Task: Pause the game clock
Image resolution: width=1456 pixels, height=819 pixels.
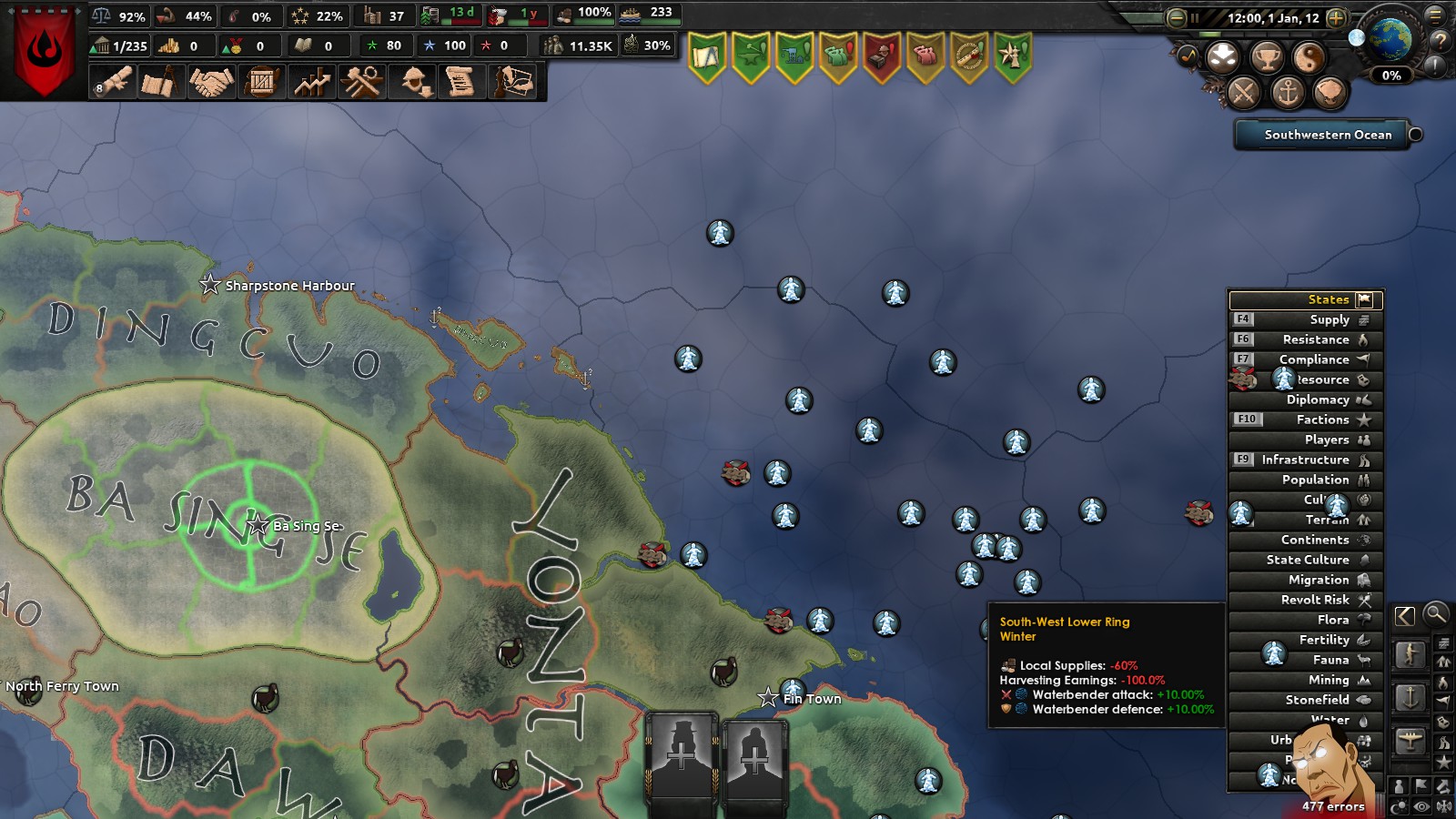Action: click(1194, 17)
